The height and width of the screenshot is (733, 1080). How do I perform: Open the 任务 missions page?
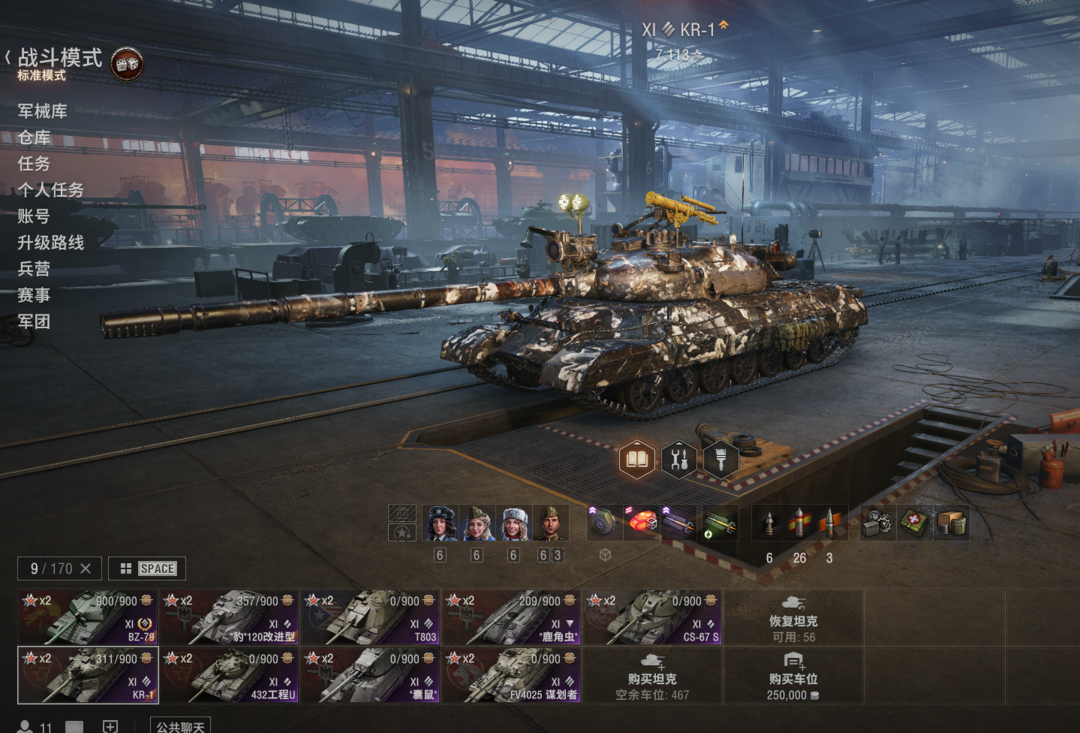pyautogui.click(x=34, y=163)
